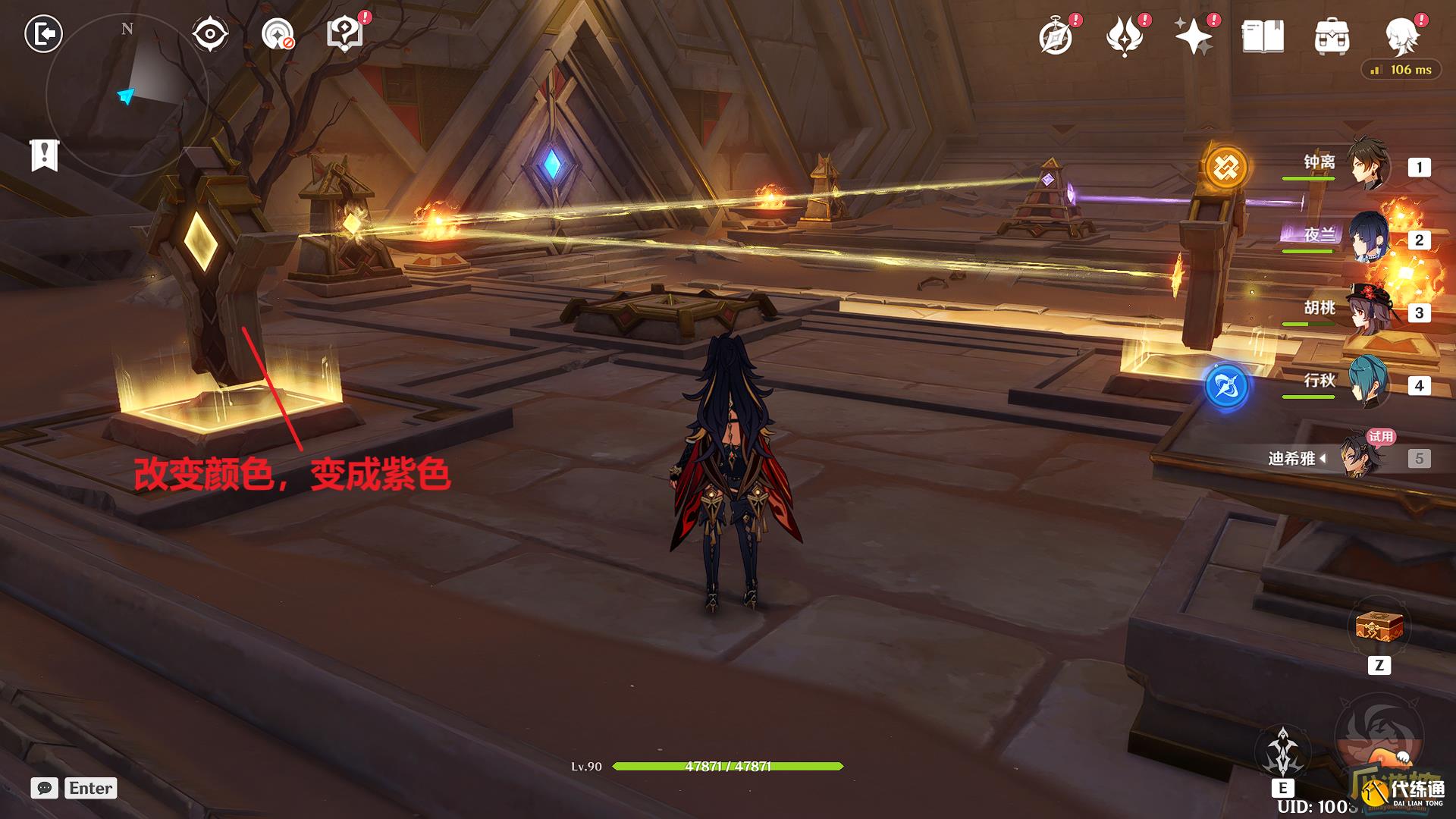
Task: Open the tutorial question-mark icon
Action: click(x=345, y=34)
